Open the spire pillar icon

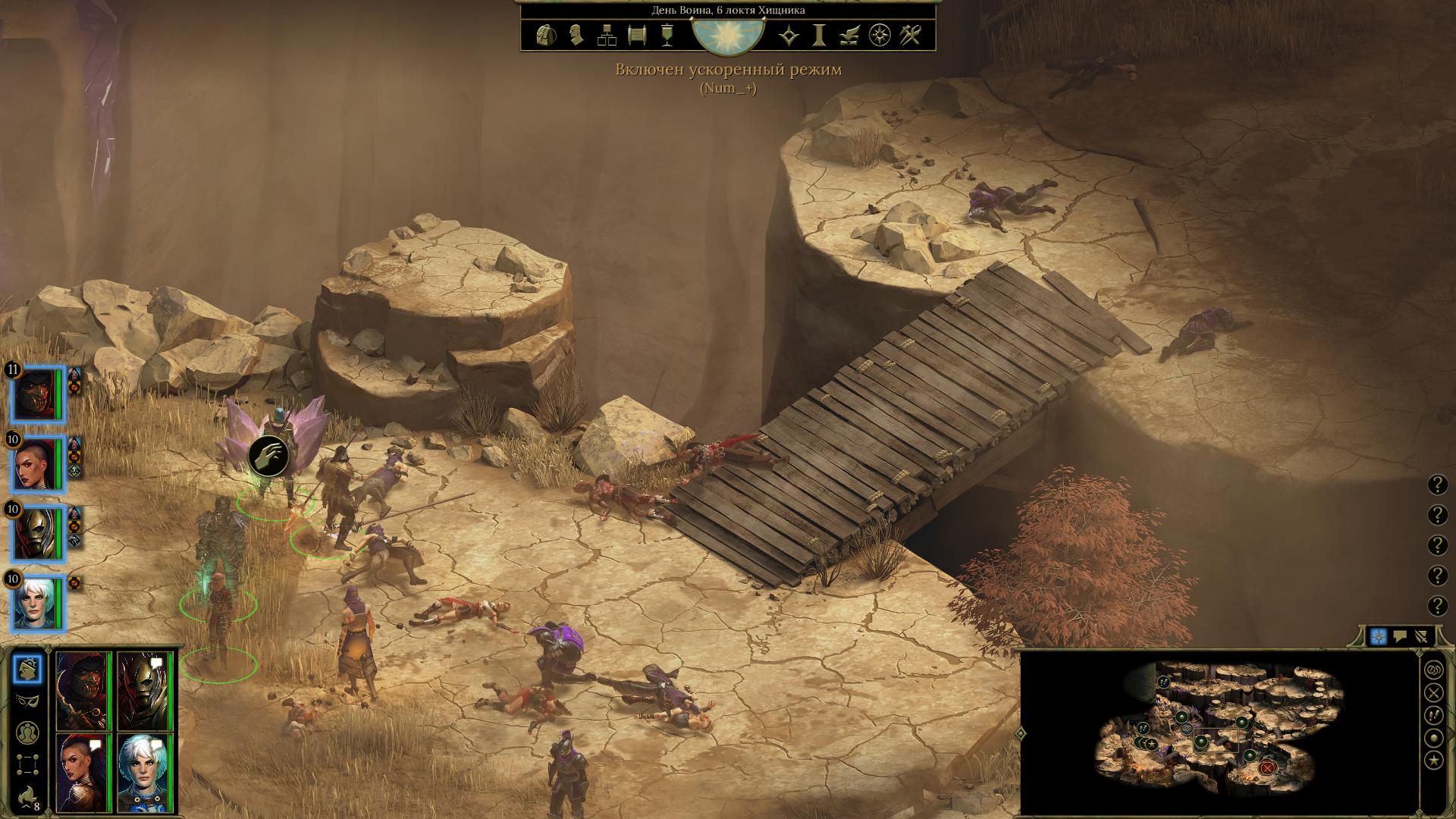pyautogui.click(x=820, y=35)
